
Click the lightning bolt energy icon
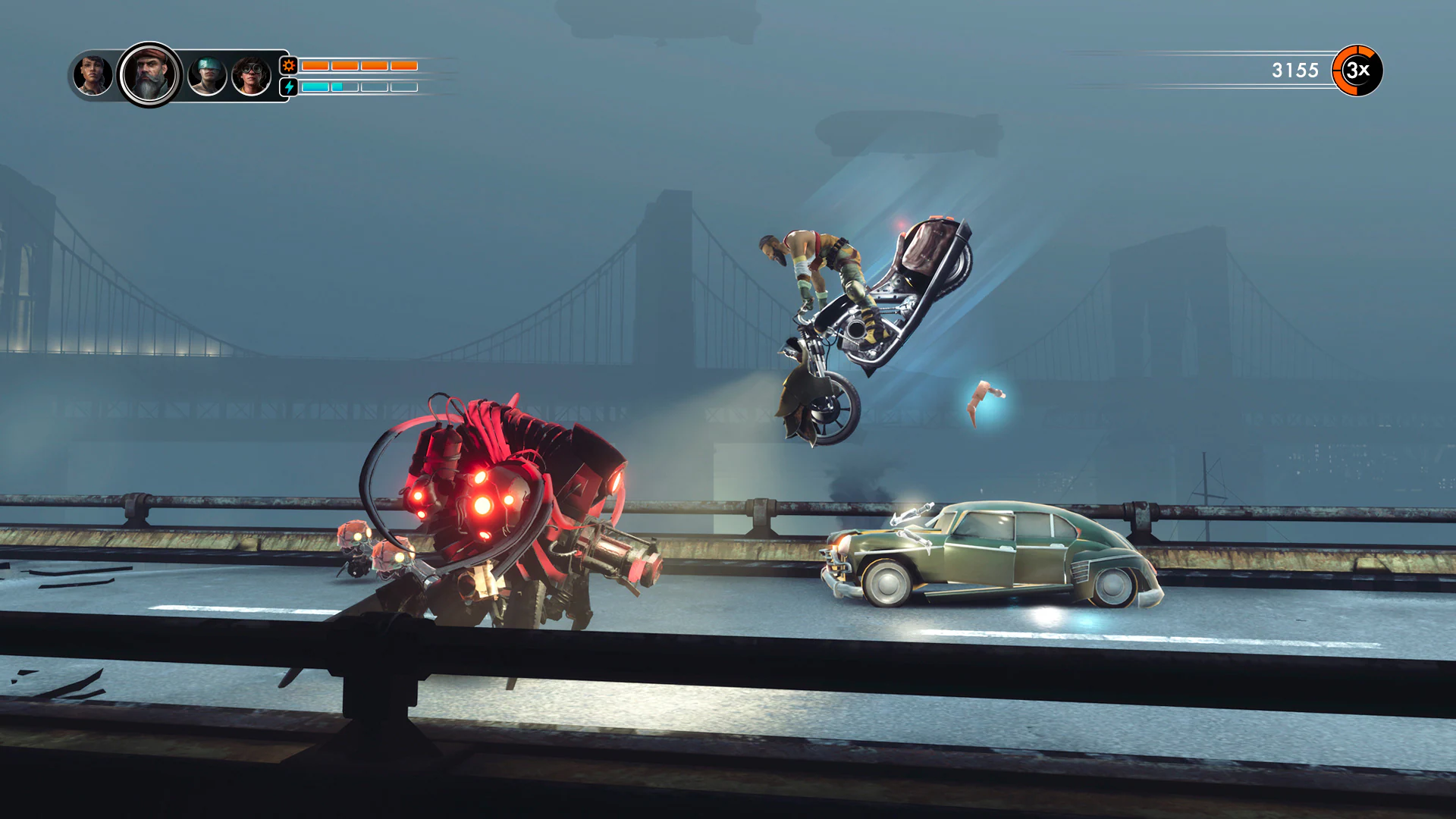tap(288, 87)
